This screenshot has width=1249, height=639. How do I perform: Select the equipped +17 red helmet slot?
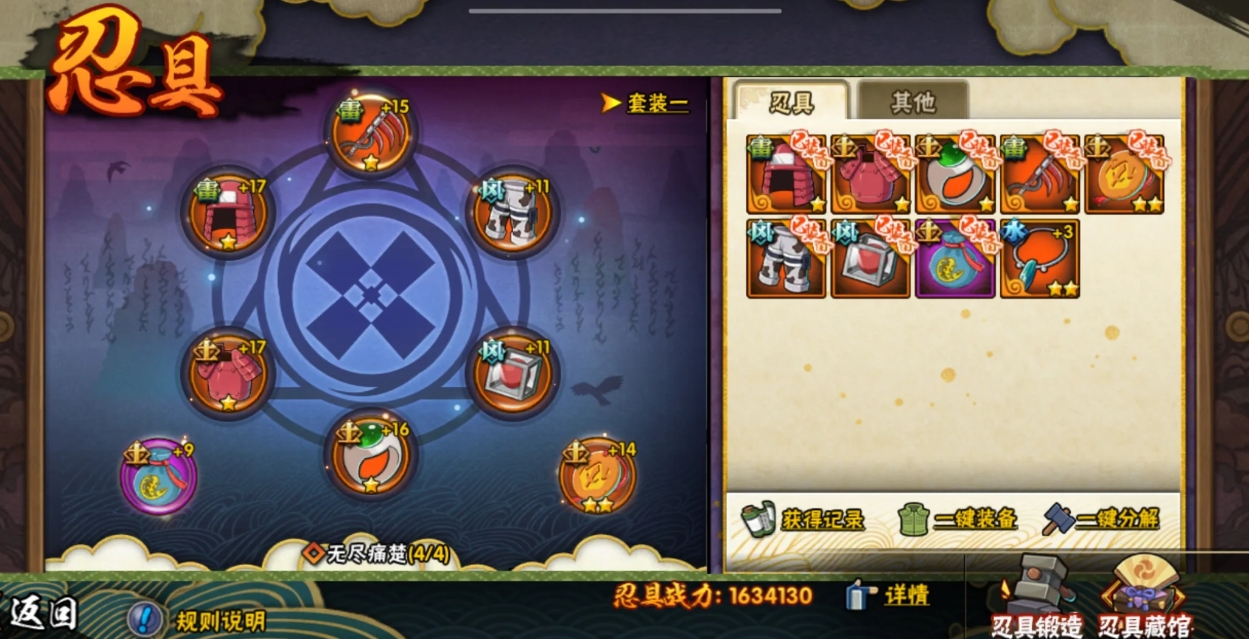227,213
